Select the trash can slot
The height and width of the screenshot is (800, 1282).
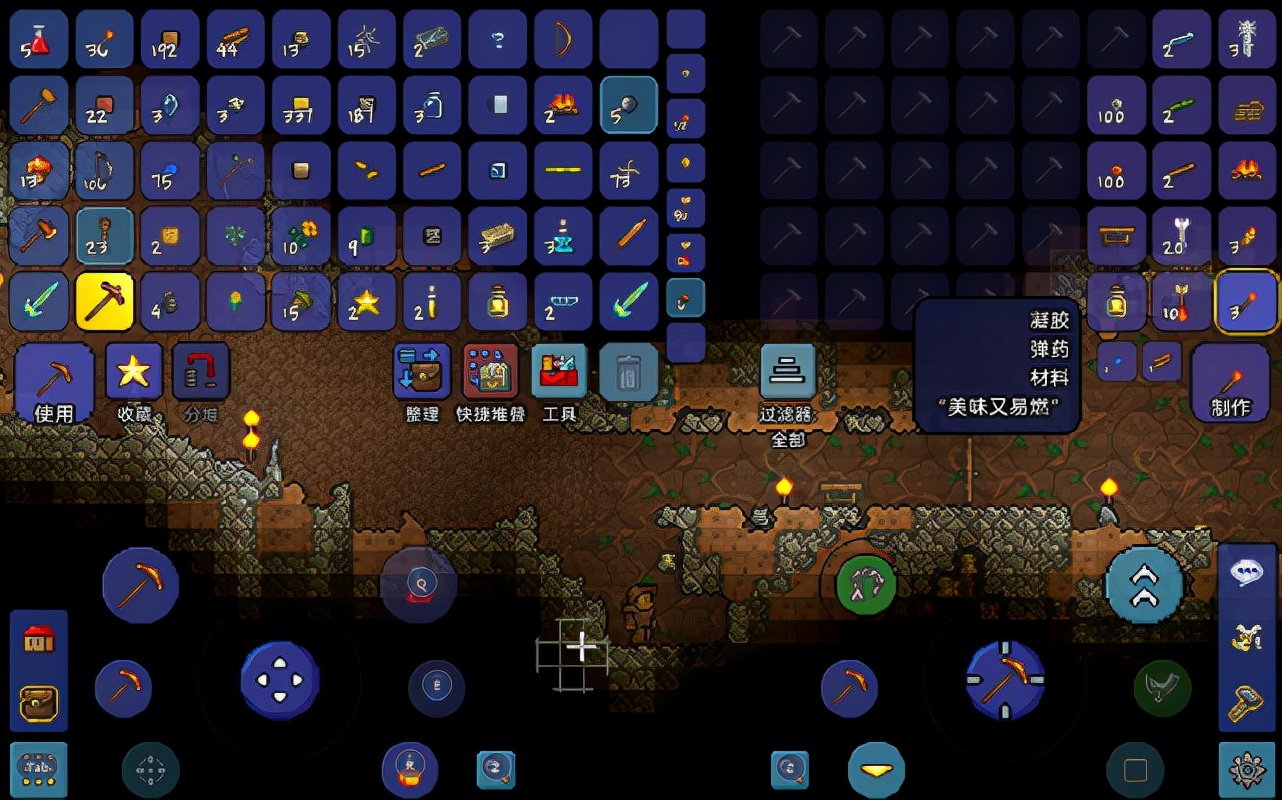628,374
